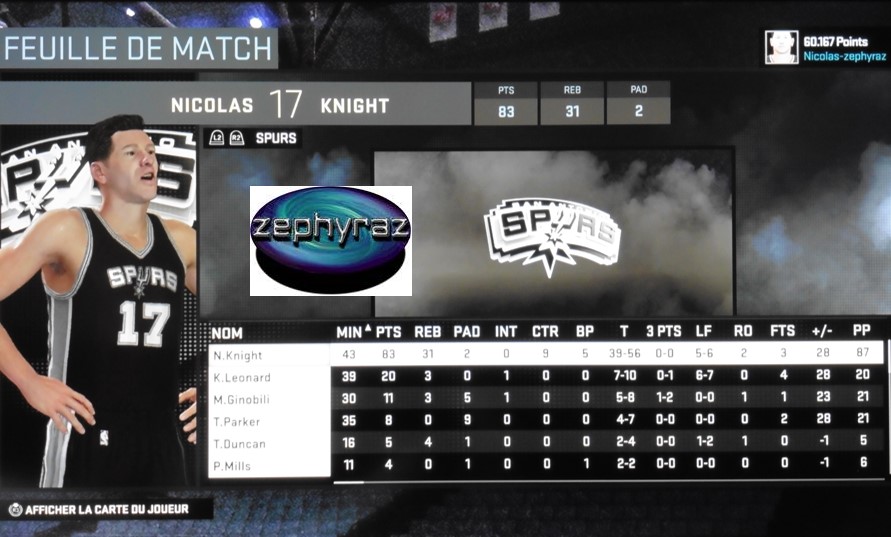The height and width of the screenshot is (537, 891).
Task: Sort players by PTS column header
Action: pos(389,332)
